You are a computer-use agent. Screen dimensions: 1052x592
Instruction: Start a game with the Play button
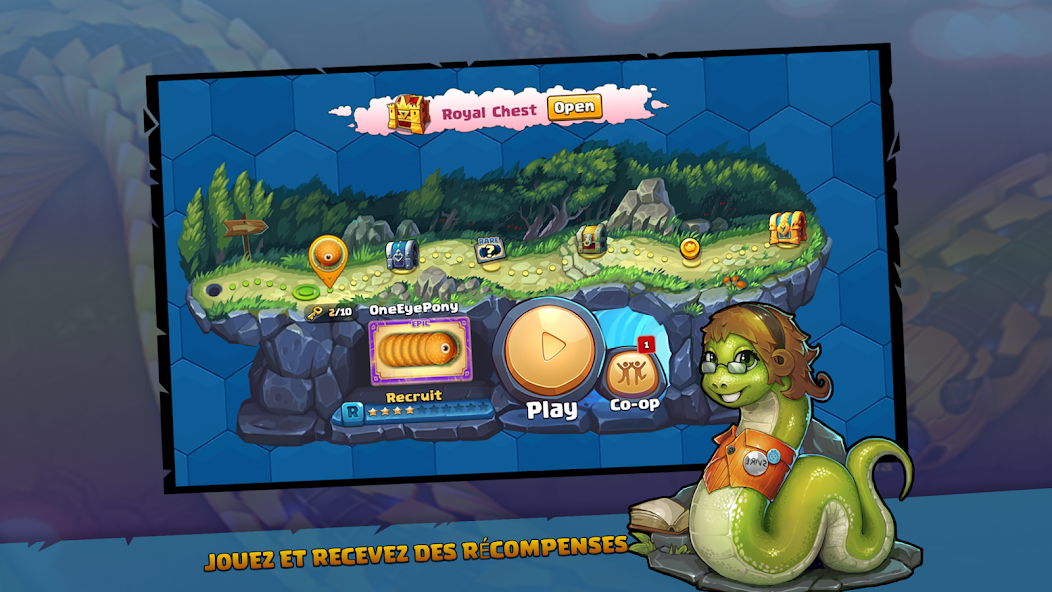[550, 347]
